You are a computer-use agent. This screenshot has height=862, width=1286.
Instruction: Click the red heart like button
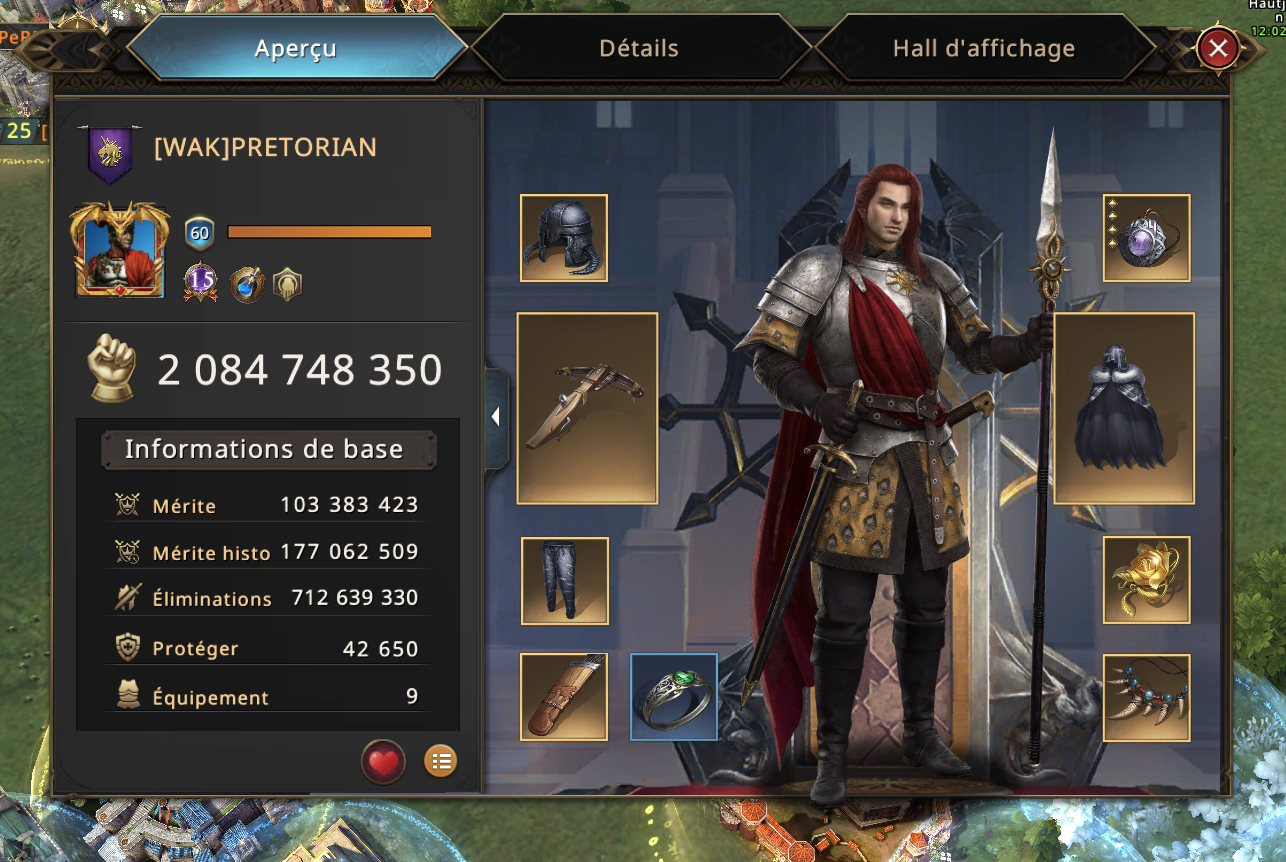click(x=383, y=763)
